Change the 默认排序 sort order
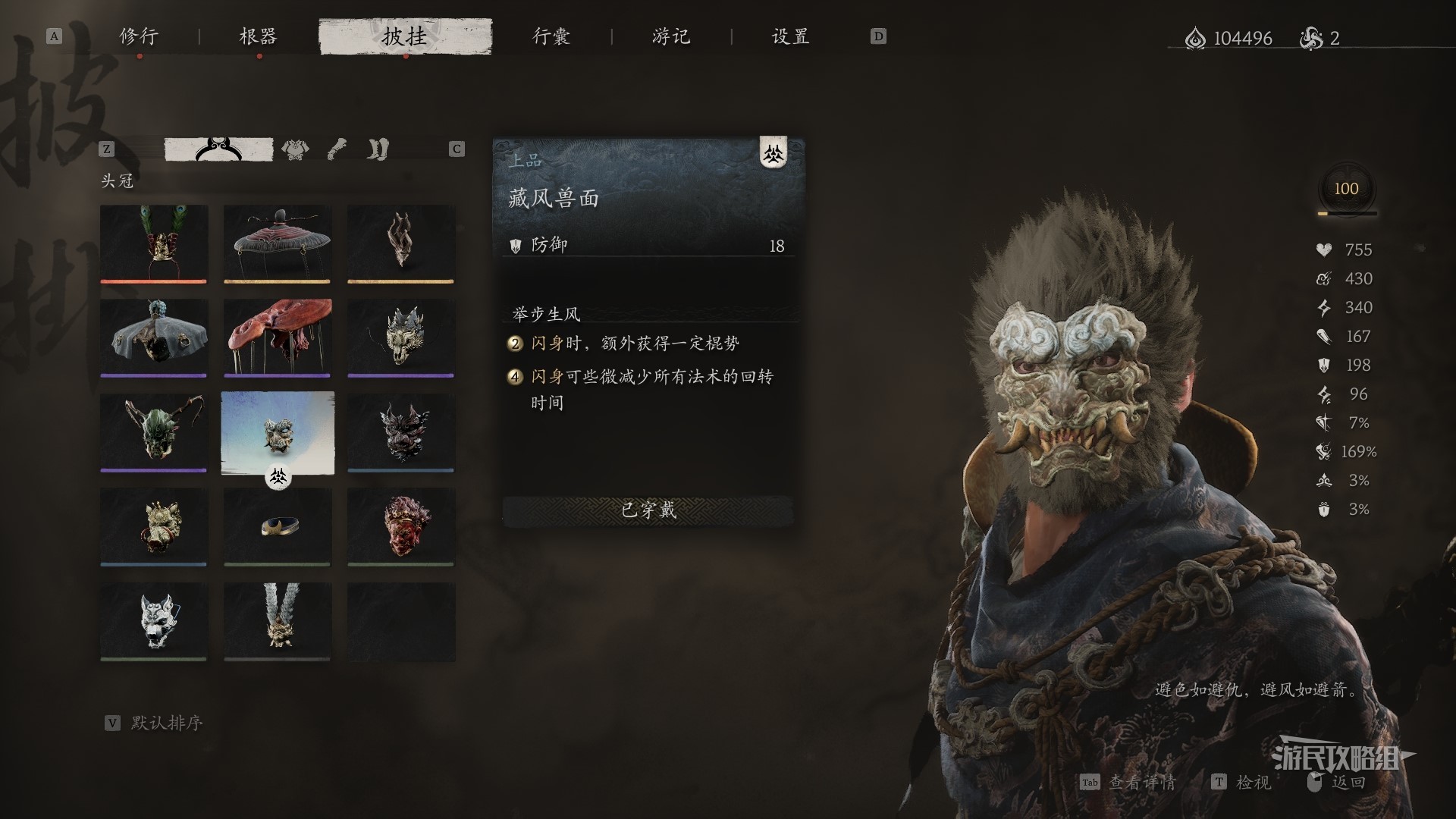This screenshot has height=819, width=1456. click(165, 723)
